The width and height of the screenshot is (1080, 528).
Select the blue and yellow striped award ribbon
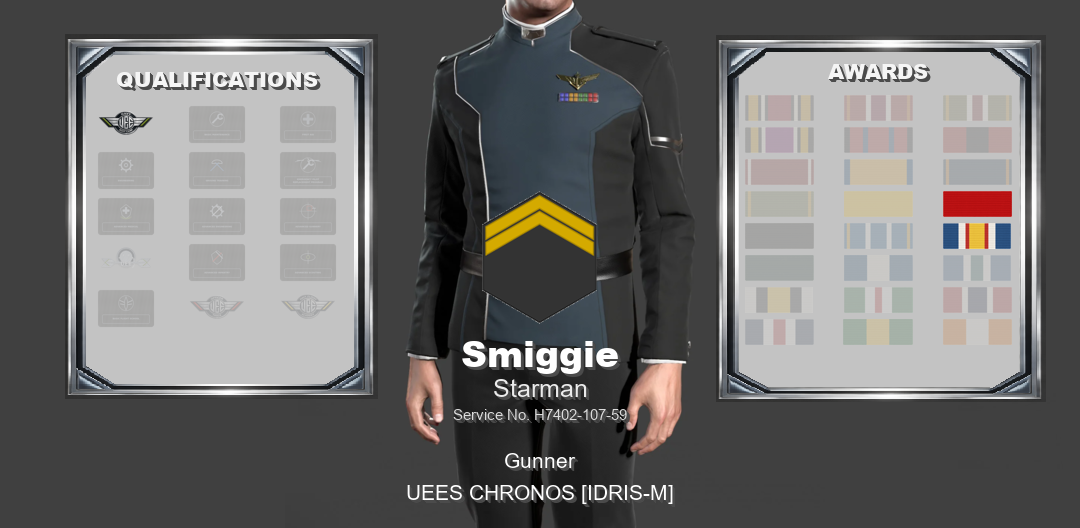[x=977, y=236]
